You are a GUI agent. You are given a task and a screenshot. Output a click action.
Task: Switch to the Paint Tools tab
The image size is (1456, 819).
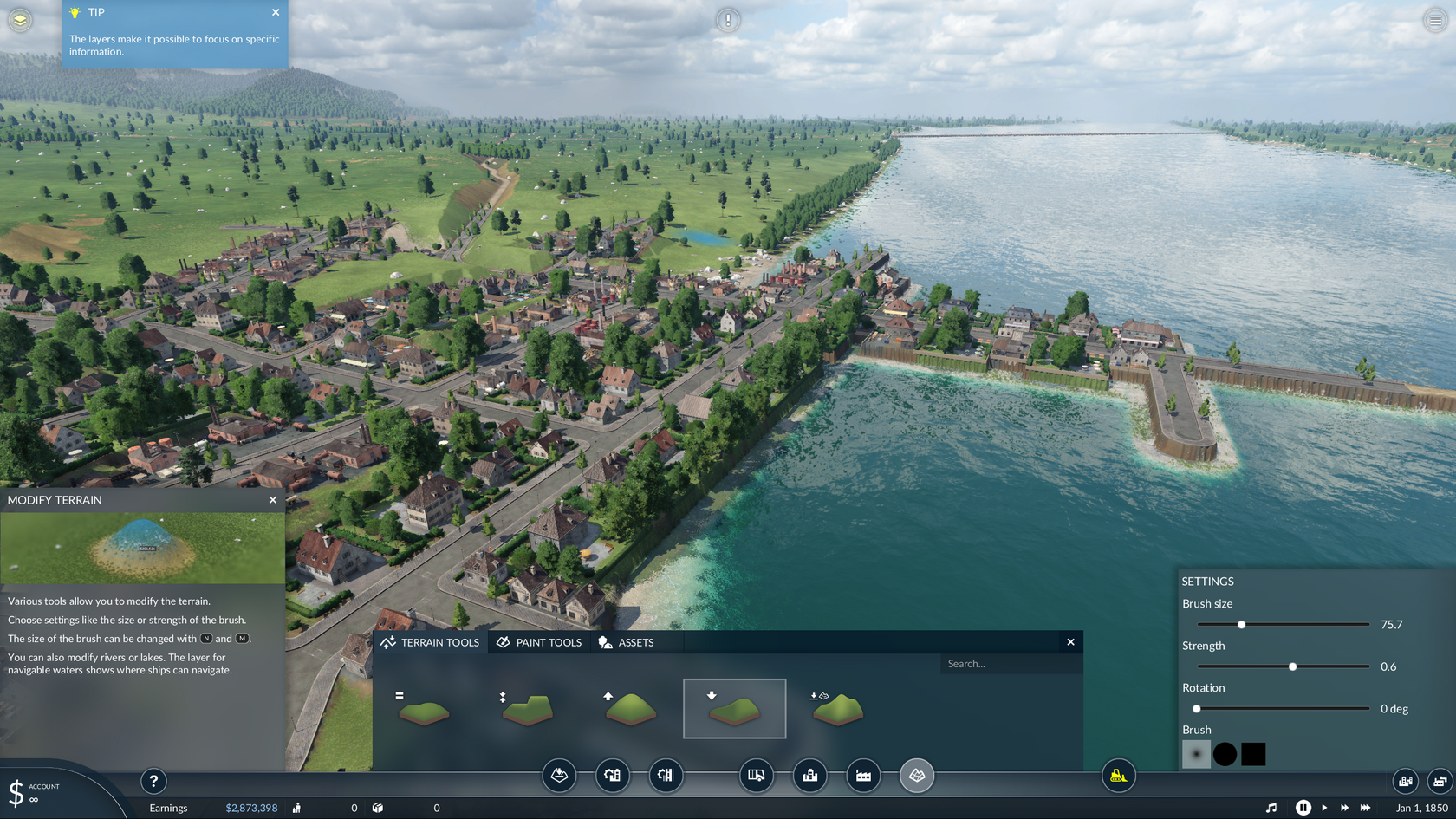539,642
